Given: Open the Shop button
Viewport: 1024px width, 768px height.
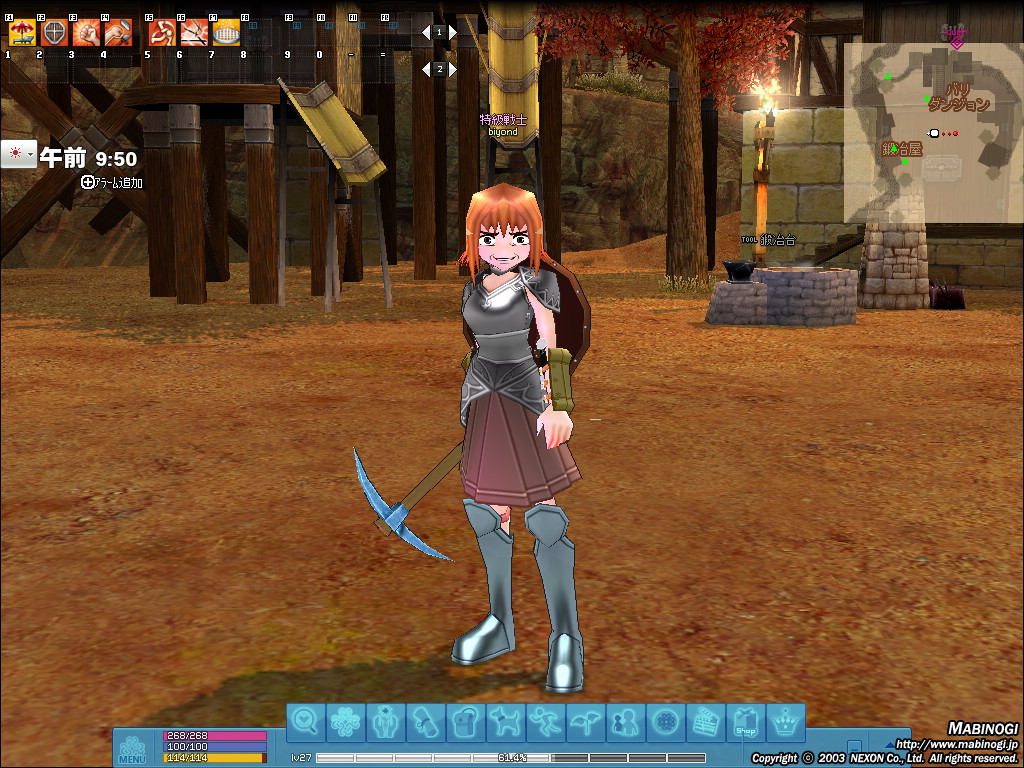Looking at the screenshot, I should (x=746, y=722).
